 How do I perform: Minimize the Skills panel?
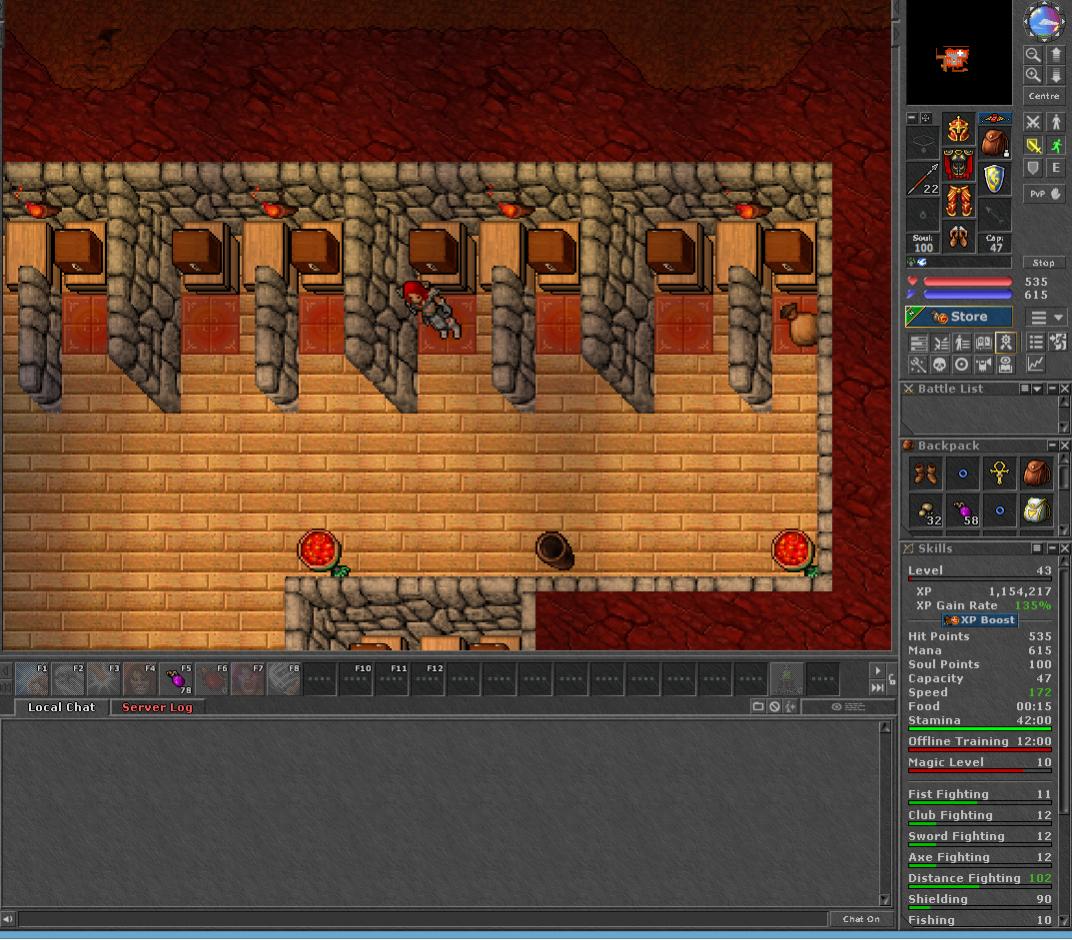click(1051, 549)
